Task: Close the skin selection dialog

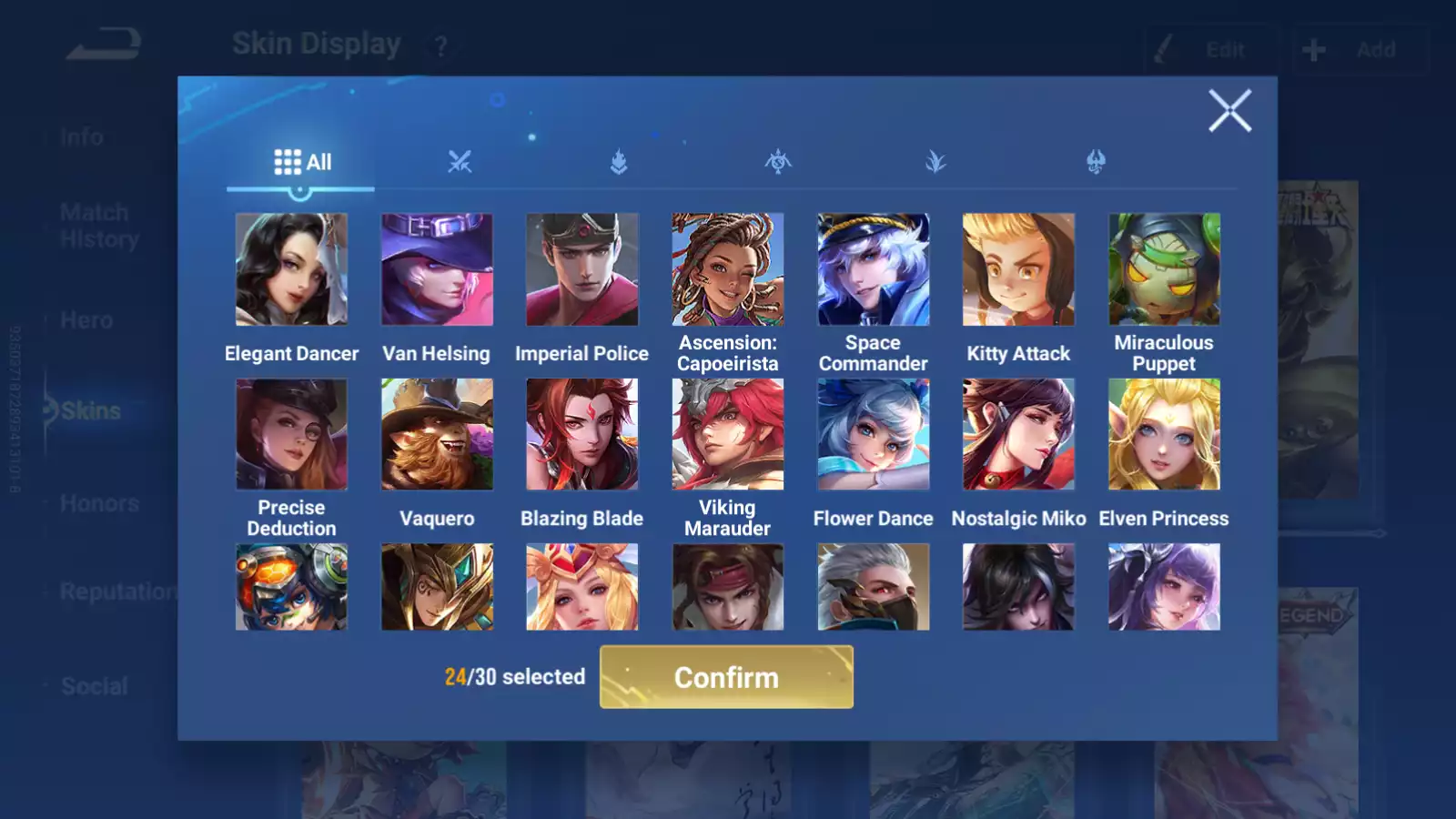Action: [x=1229, y=111]
